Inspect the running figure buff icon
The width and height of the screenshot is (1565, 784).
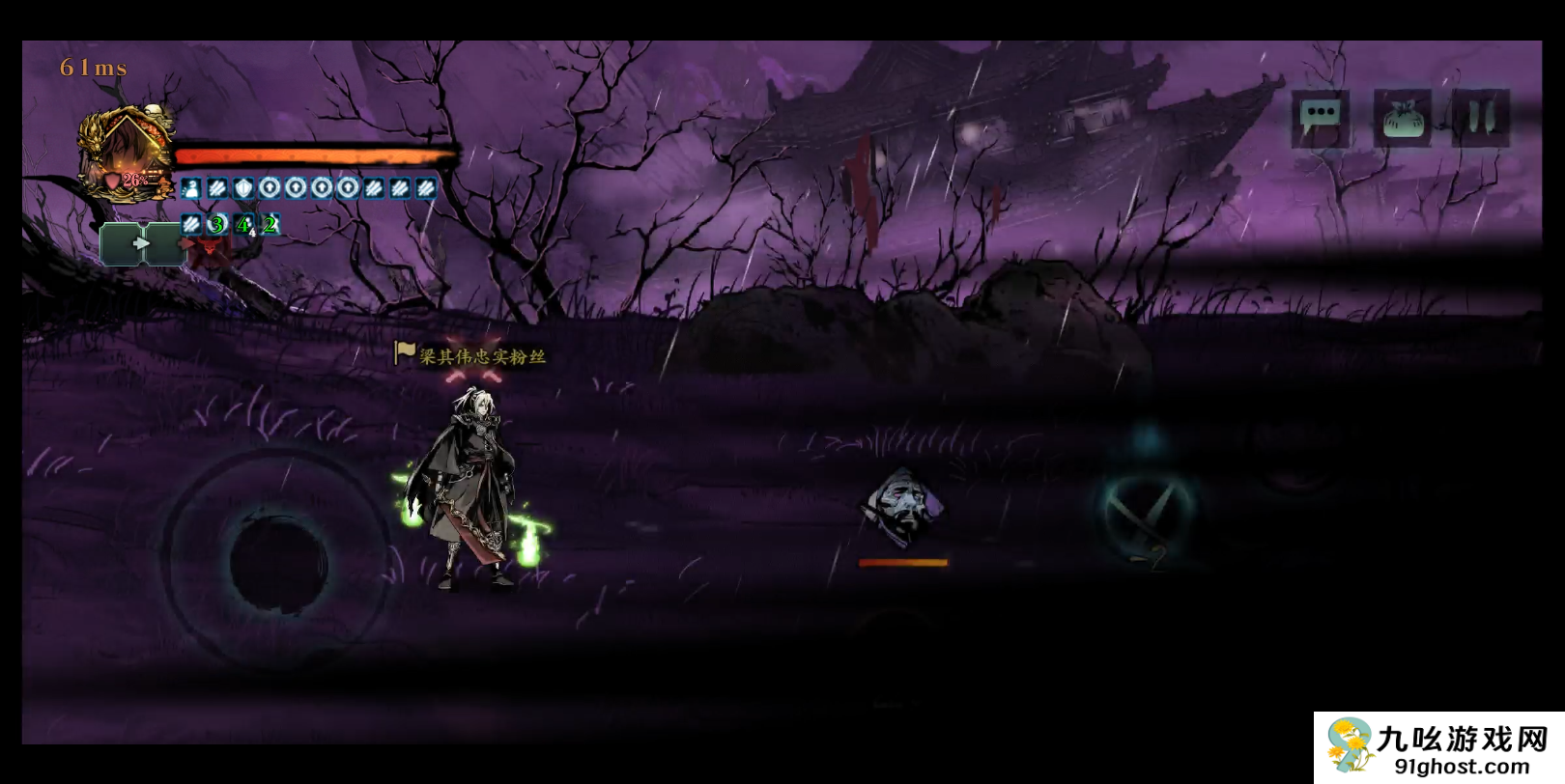click(x=191, y=188)
